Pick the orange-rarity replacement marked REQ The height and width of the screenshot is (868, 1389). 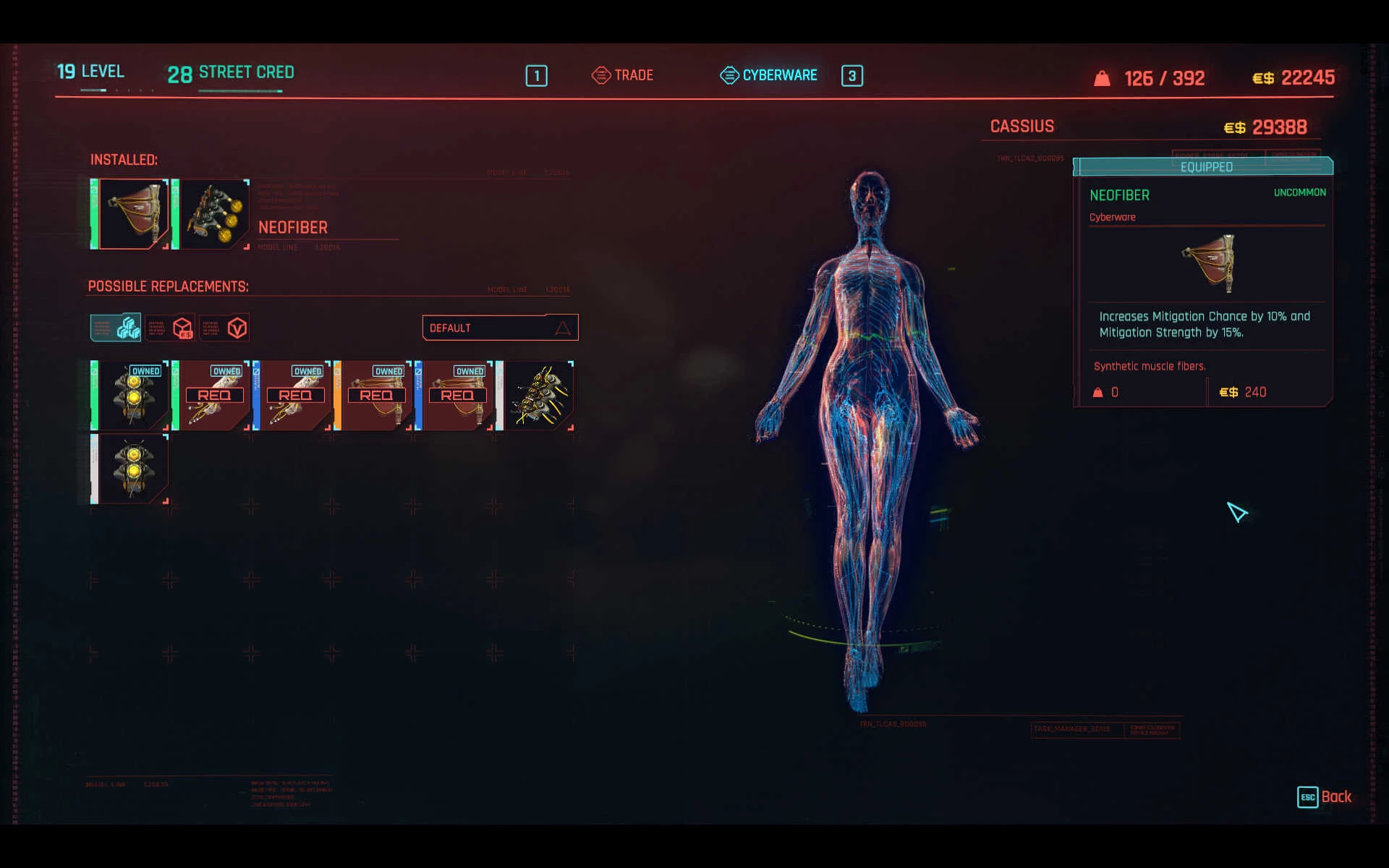coord(375,396)
